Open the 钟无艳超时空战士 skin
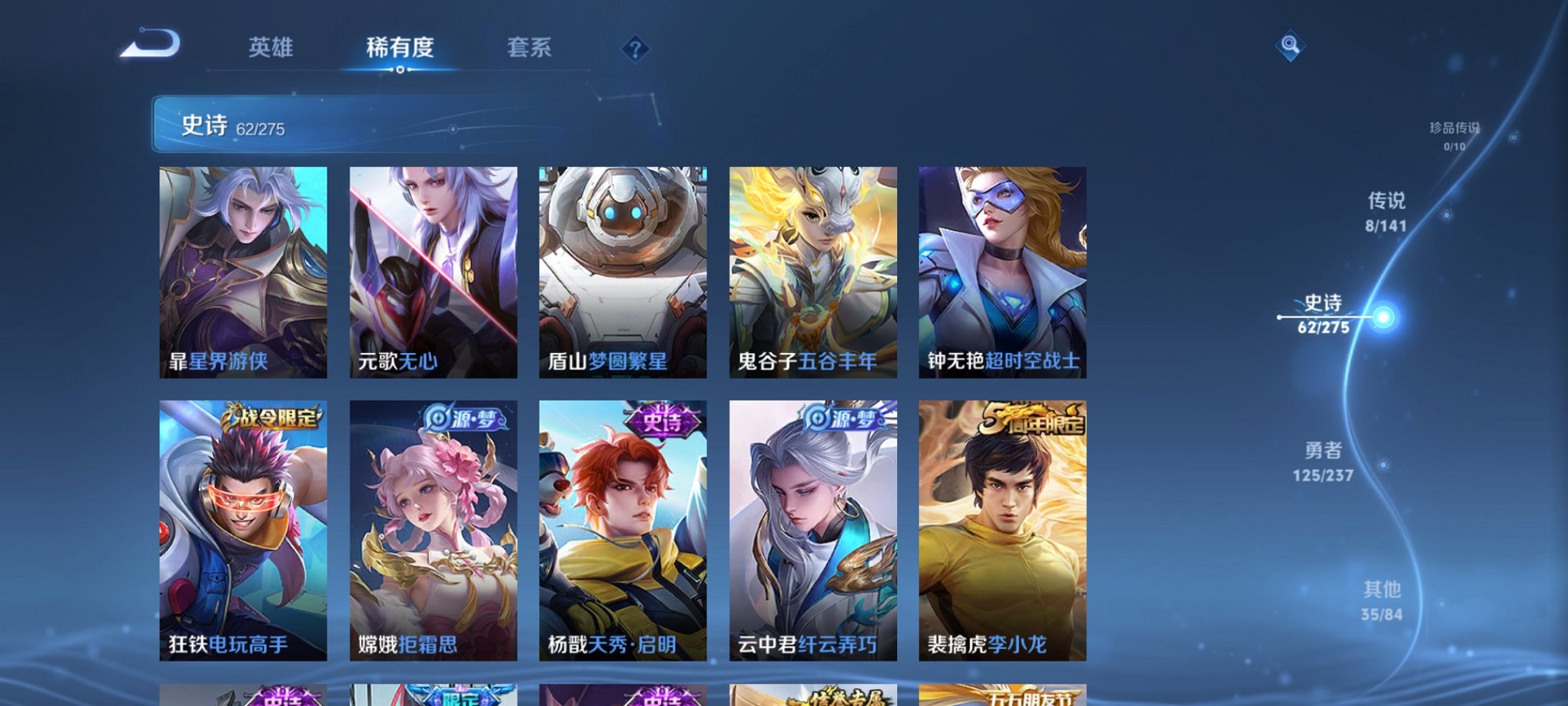Image resolution: width=1568 pixels, height=706 pixels. (1002, 269)
